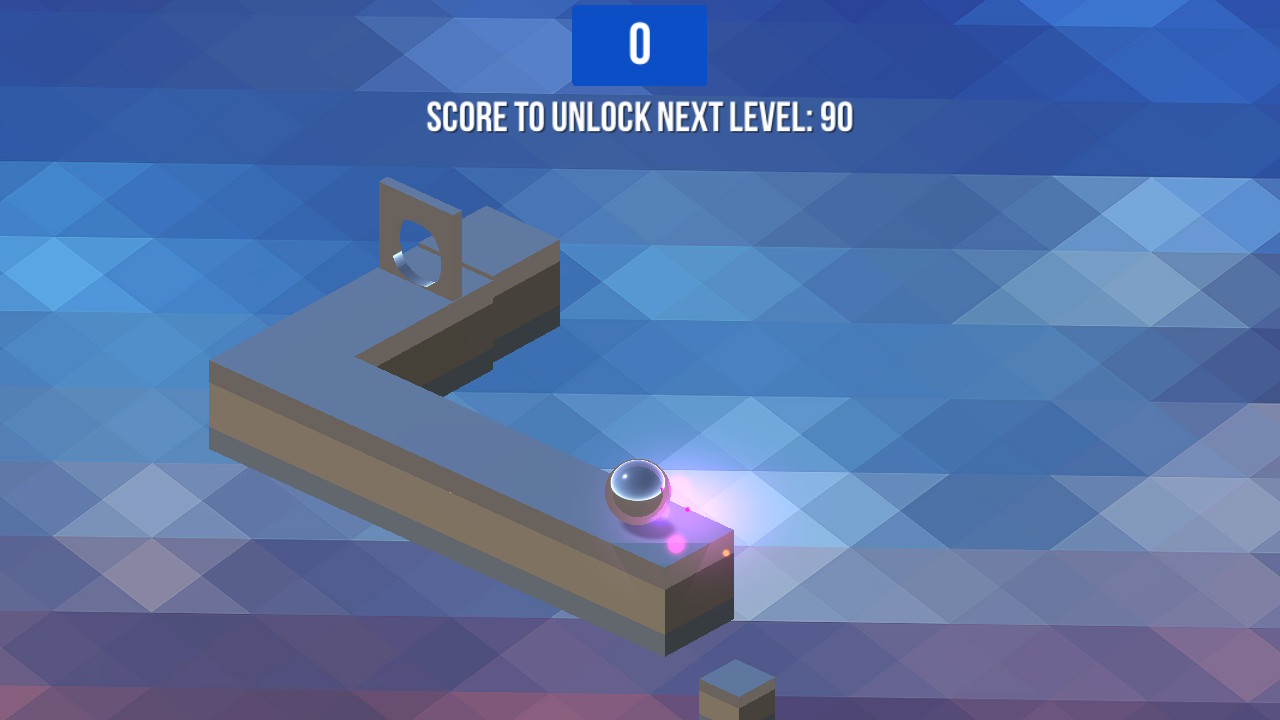The width and height of the screenshot is (1280, 720).
Task: Click the highlight reflection on the marble
Action: click(x=625, y=477)
